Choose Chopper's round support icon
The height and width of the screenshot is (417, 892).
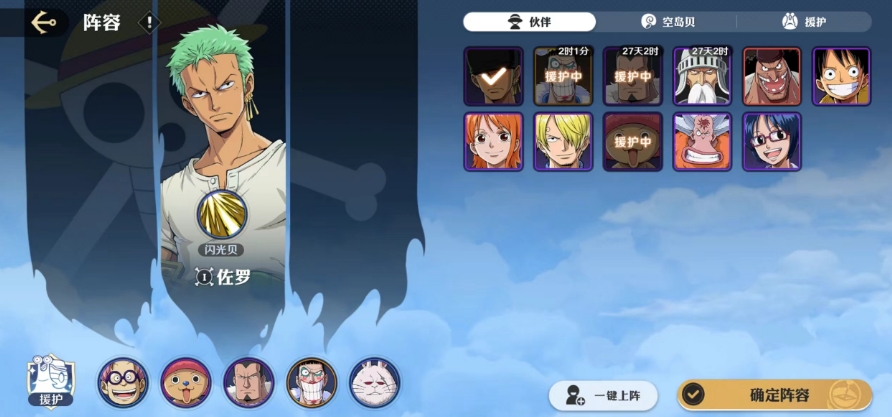[186, 382]
